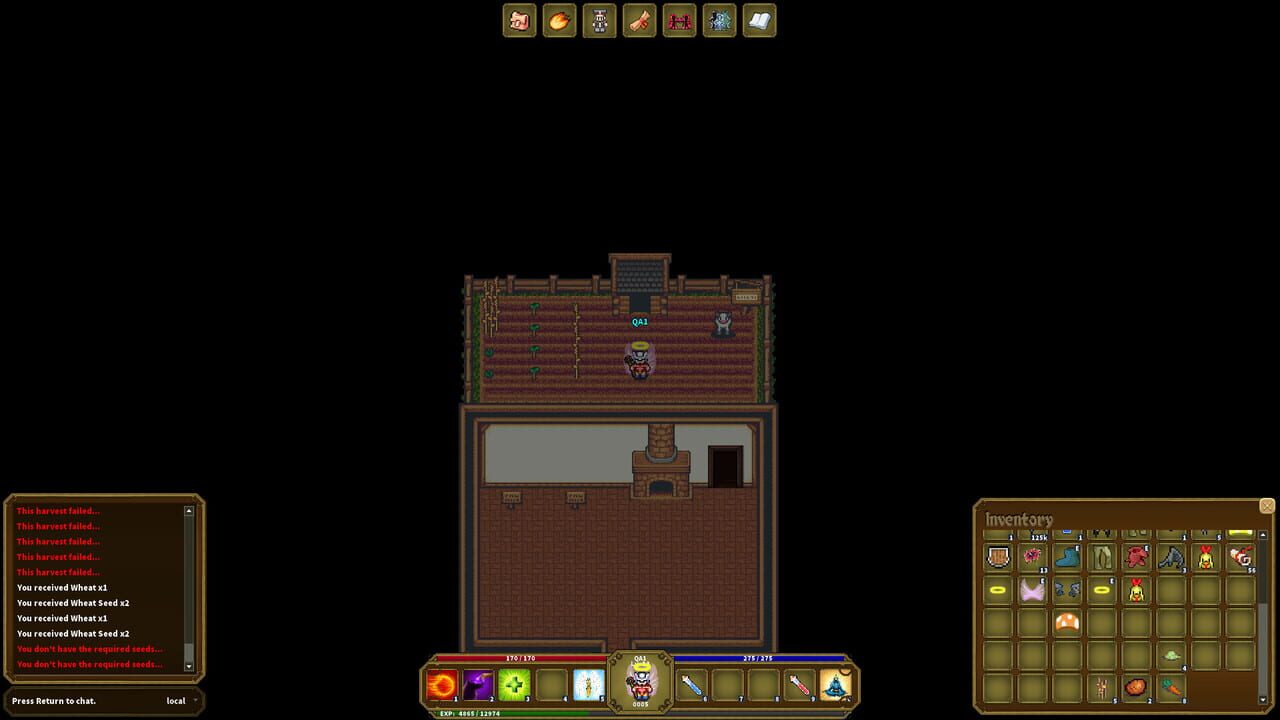Select the blue boots in the inventory
1280x720 pixels.
pos(1065,557)
